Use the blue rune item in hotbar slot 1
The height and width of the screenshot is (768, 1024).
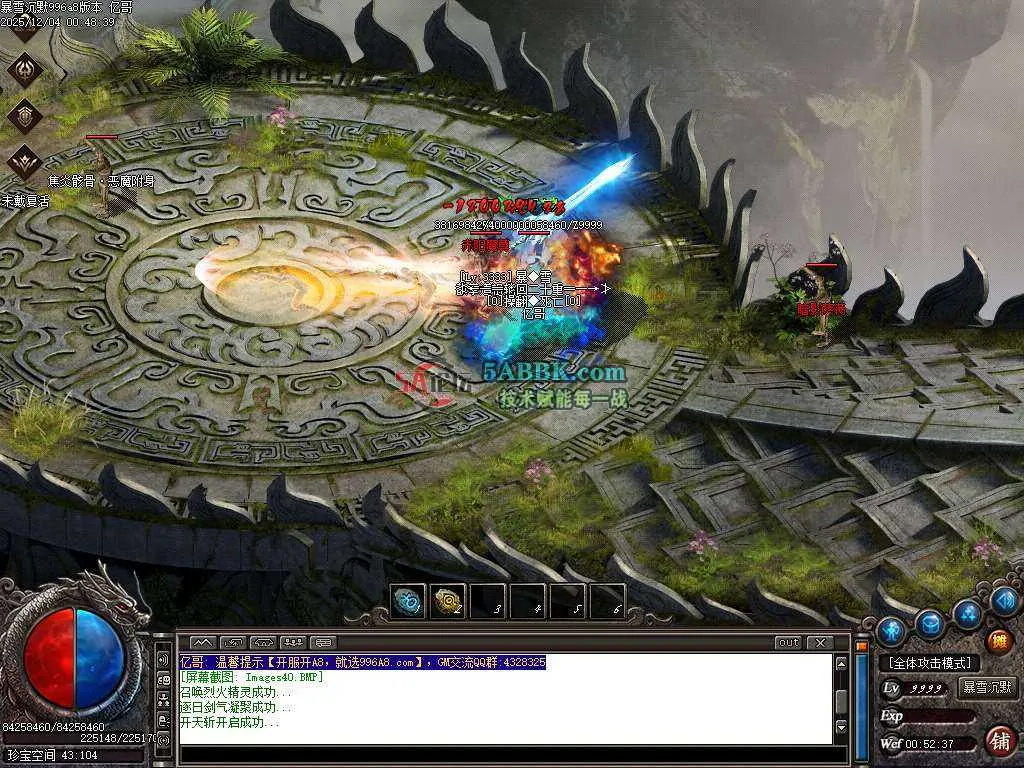point(408,601)
